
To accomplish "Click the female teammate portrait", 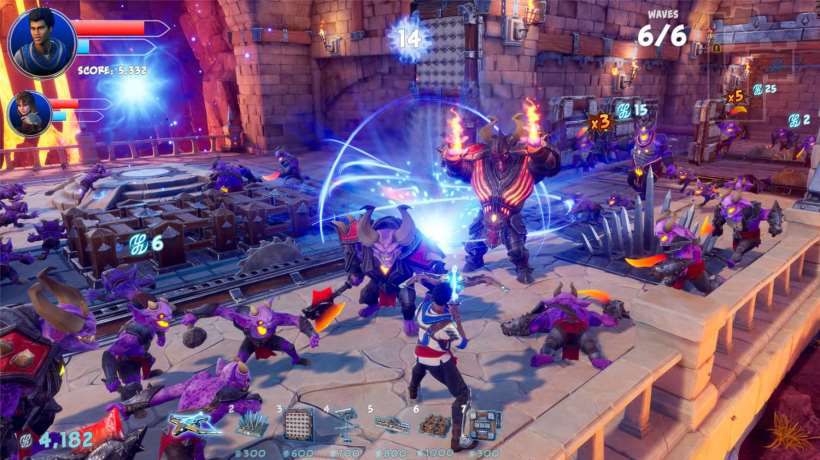I will (28, 112).
